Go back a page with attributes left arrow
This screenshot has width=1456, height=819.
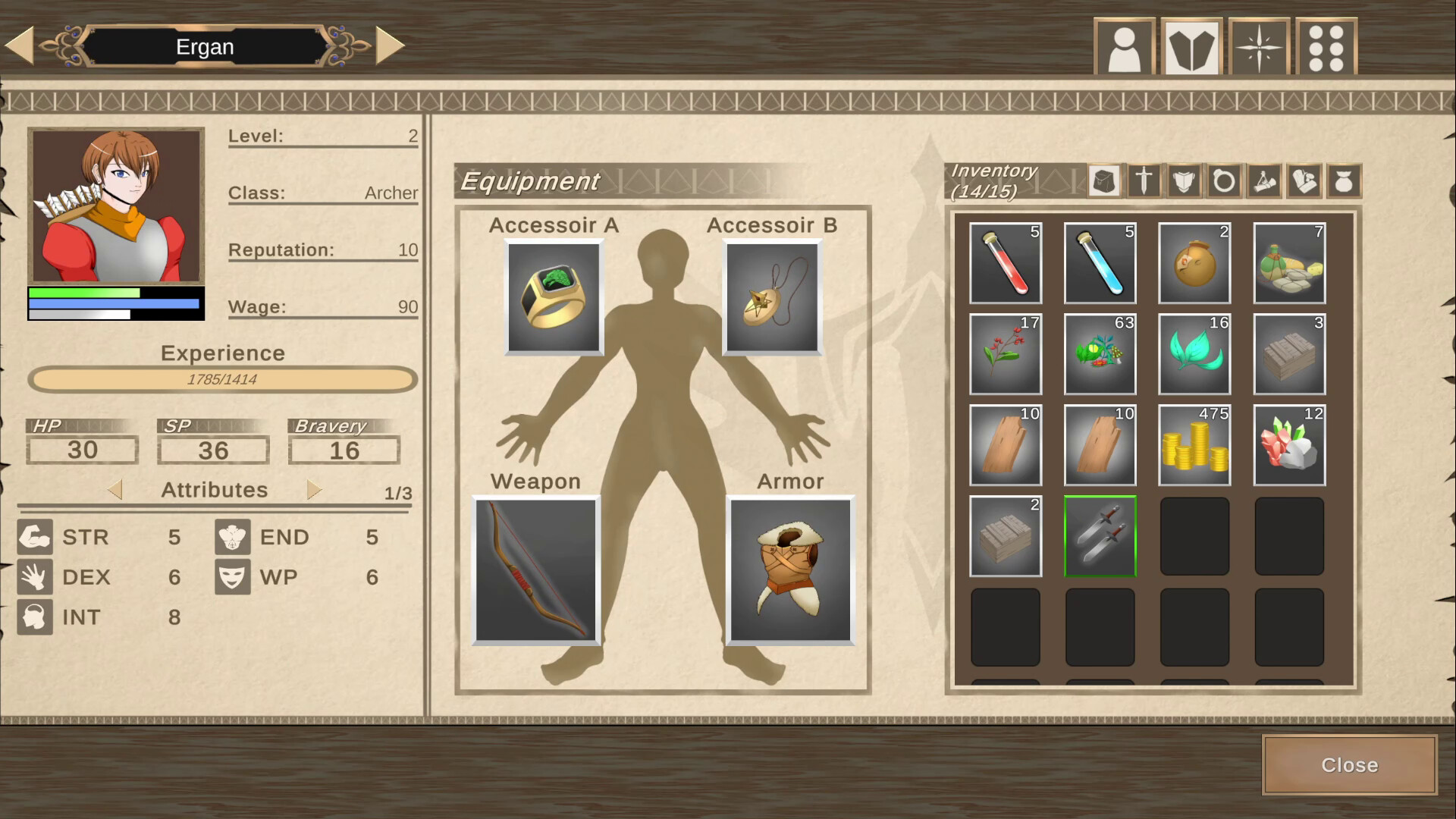coord(118,490)
